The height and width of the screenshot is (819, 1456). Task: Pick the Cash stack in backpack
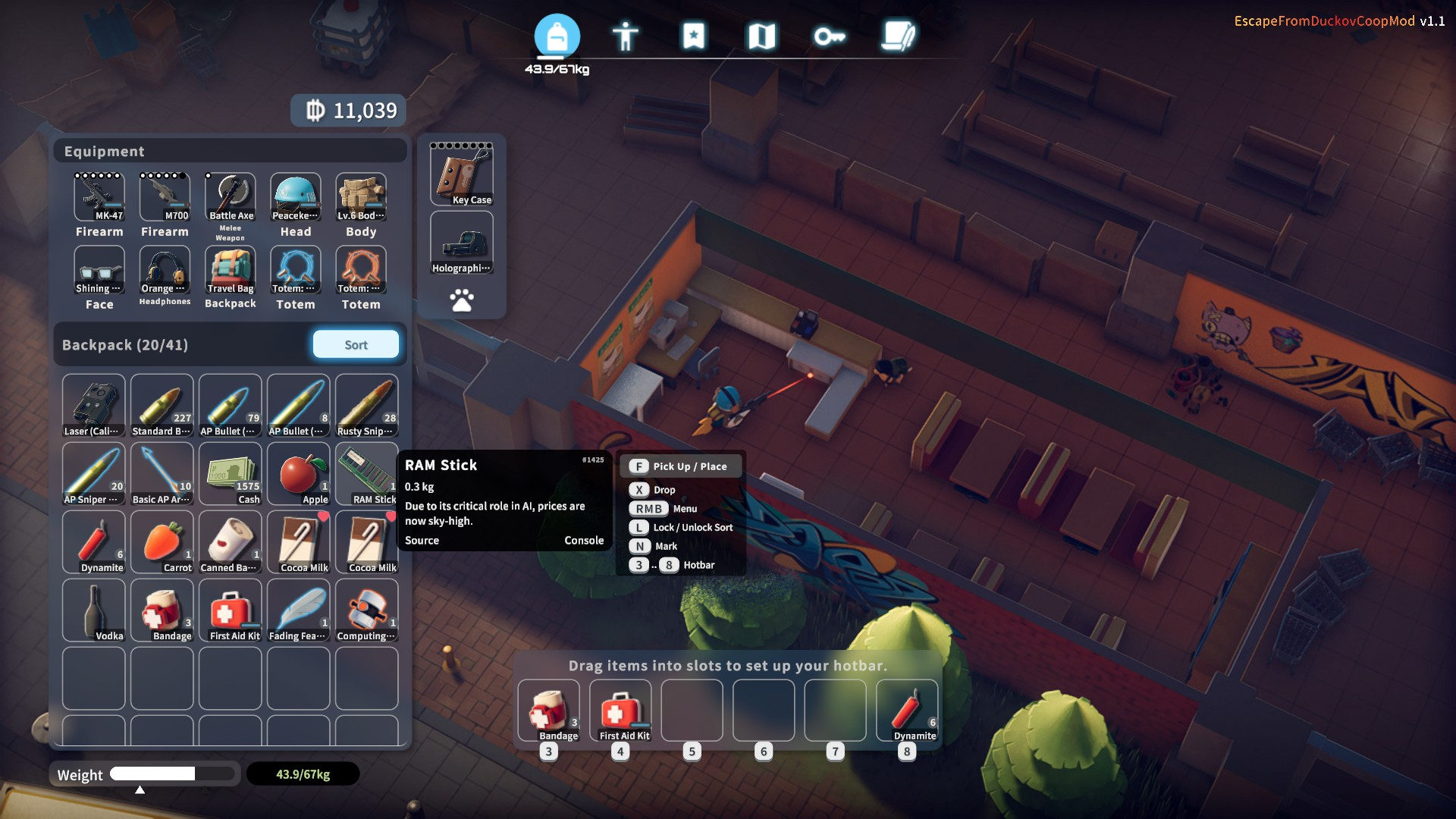(231, 474)
